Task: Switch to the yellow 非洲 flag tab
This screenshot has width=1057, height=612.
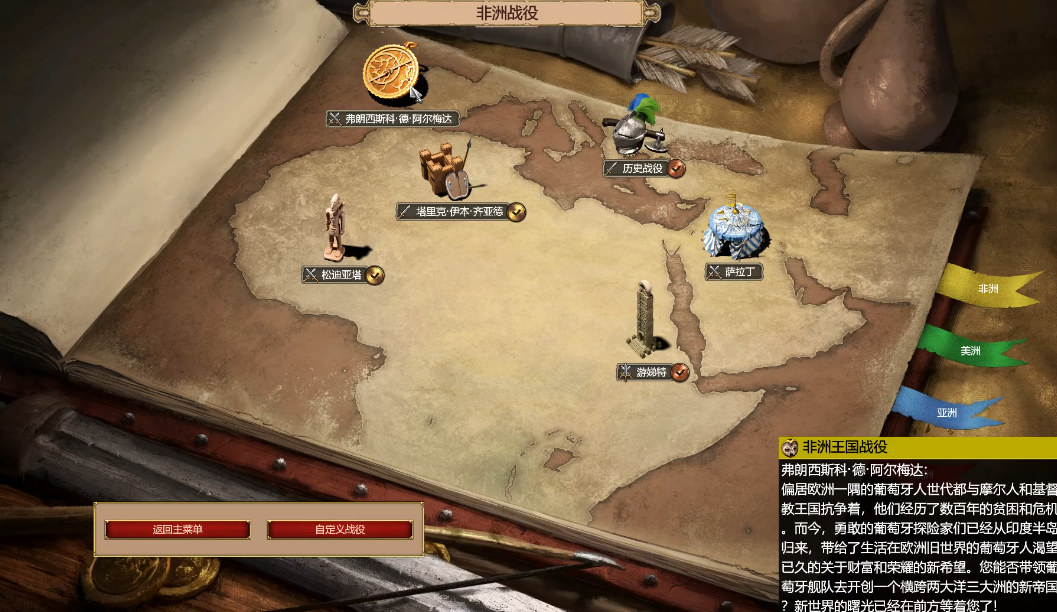Action: click(x=988, y=289)
